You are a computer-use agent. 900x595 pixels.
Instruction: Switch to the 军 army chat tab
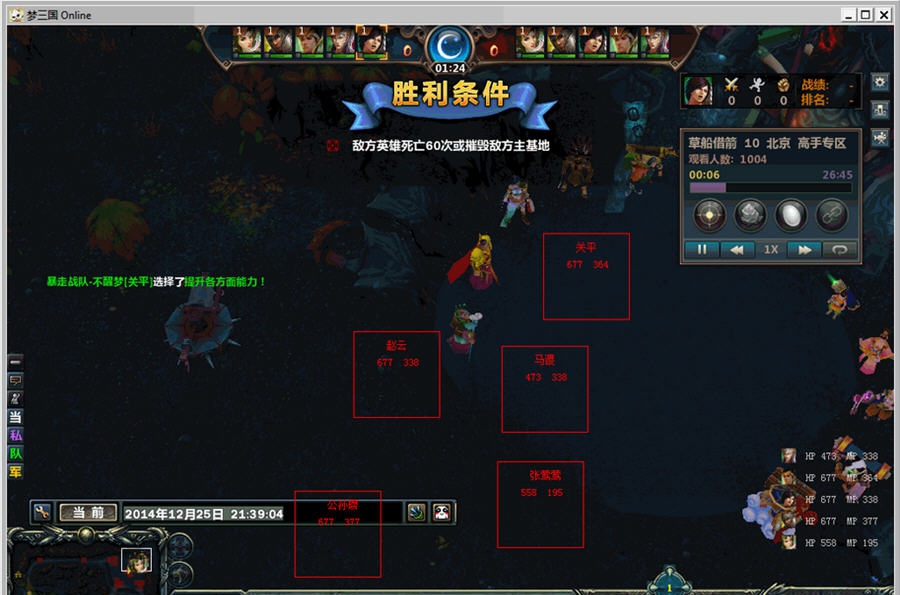(15, 471)
